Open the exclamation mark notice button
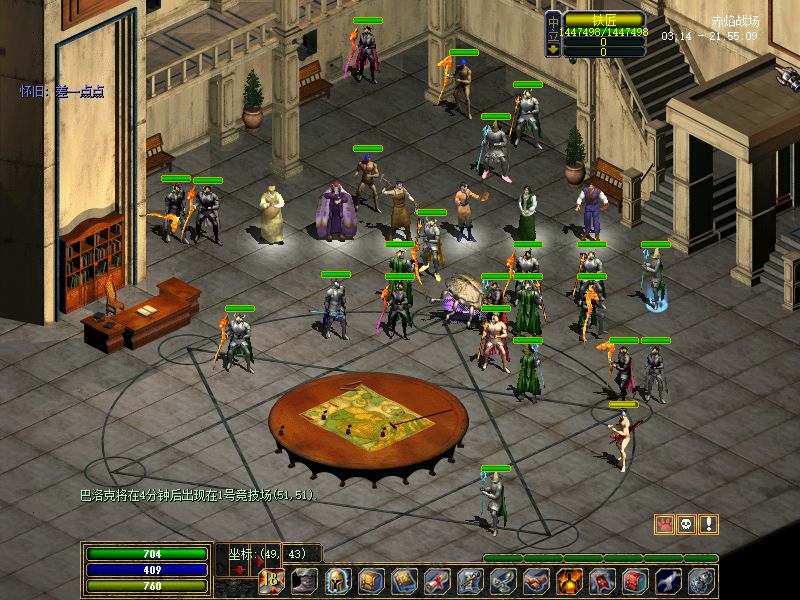Image resolution: width=800 pixels, height=600 pixels. click(709, 524)
